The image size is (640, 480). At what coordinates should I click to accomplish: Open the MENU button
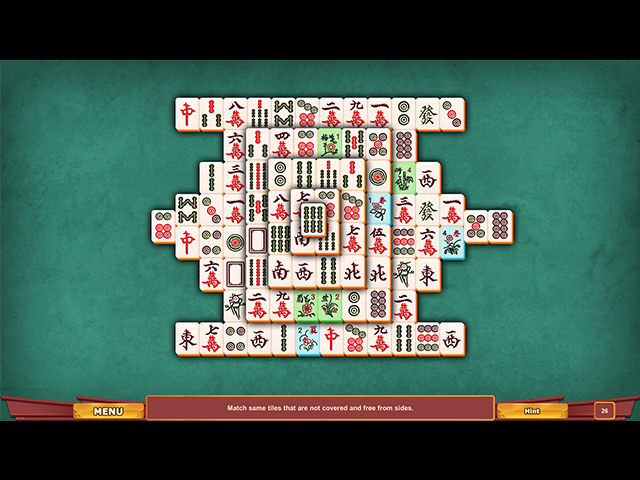click(108, 411)
